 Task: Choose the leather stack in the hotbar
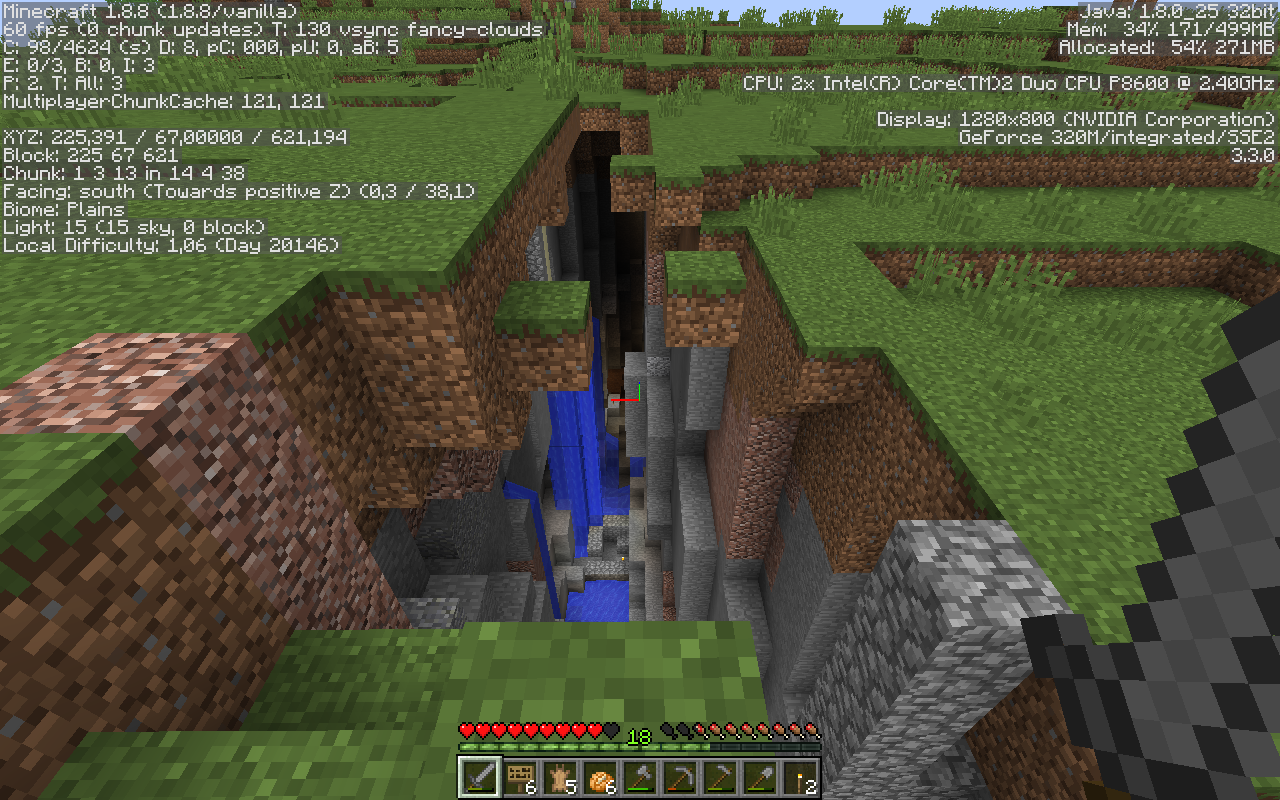(559, 776)
